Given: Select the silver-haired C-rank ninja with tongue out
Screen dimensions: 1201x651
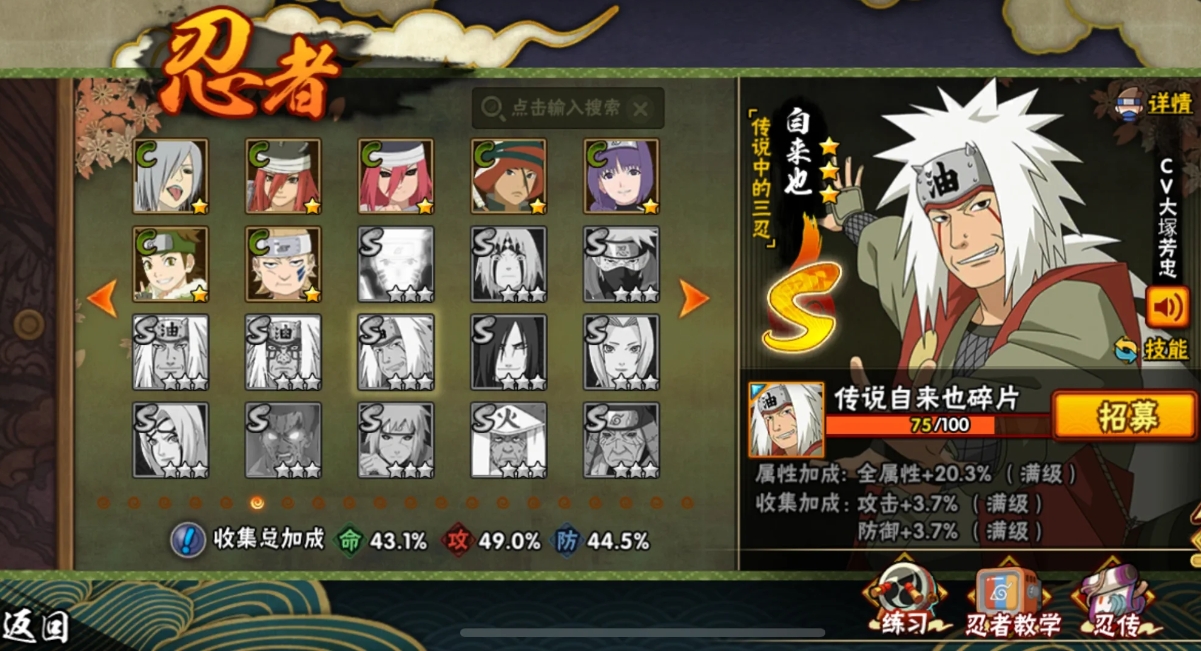Looking at the screenshot, I should 171,176.
